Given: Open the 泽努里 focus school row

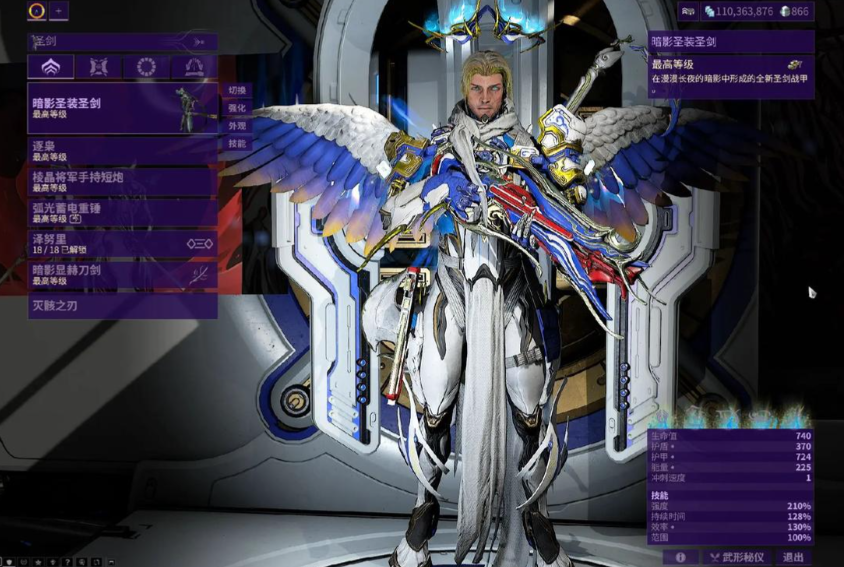Looking at the screenshot, I should tap(120, 243).
